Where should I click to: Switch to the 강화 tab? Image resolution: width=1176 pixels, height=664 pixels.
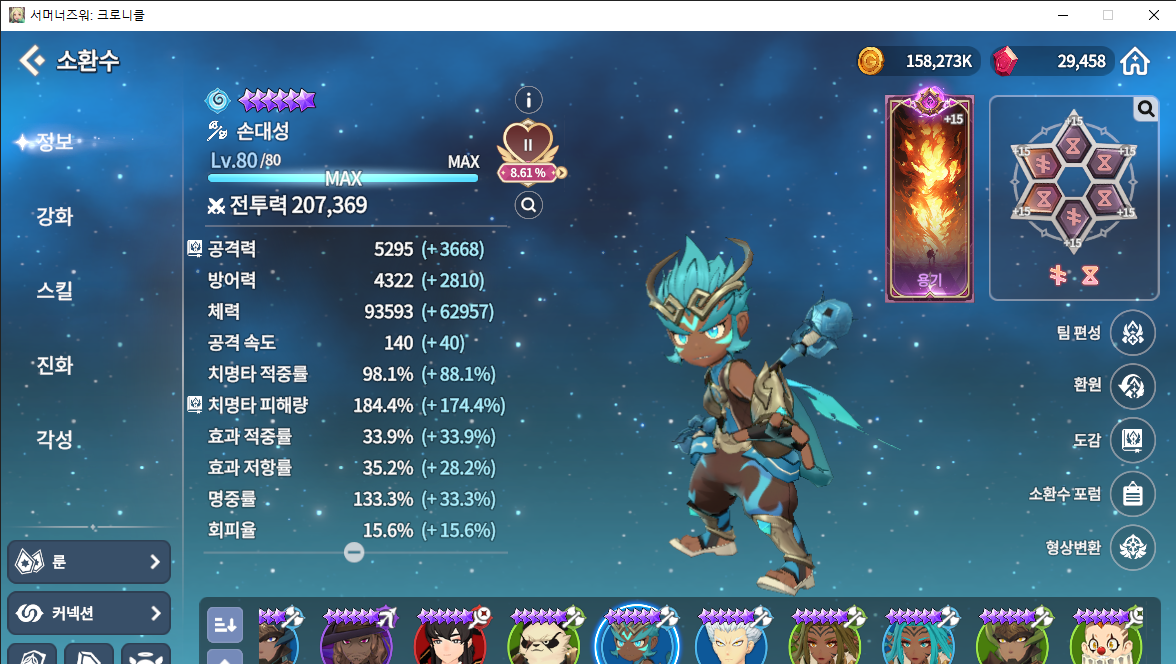click(x=55, y=216)
